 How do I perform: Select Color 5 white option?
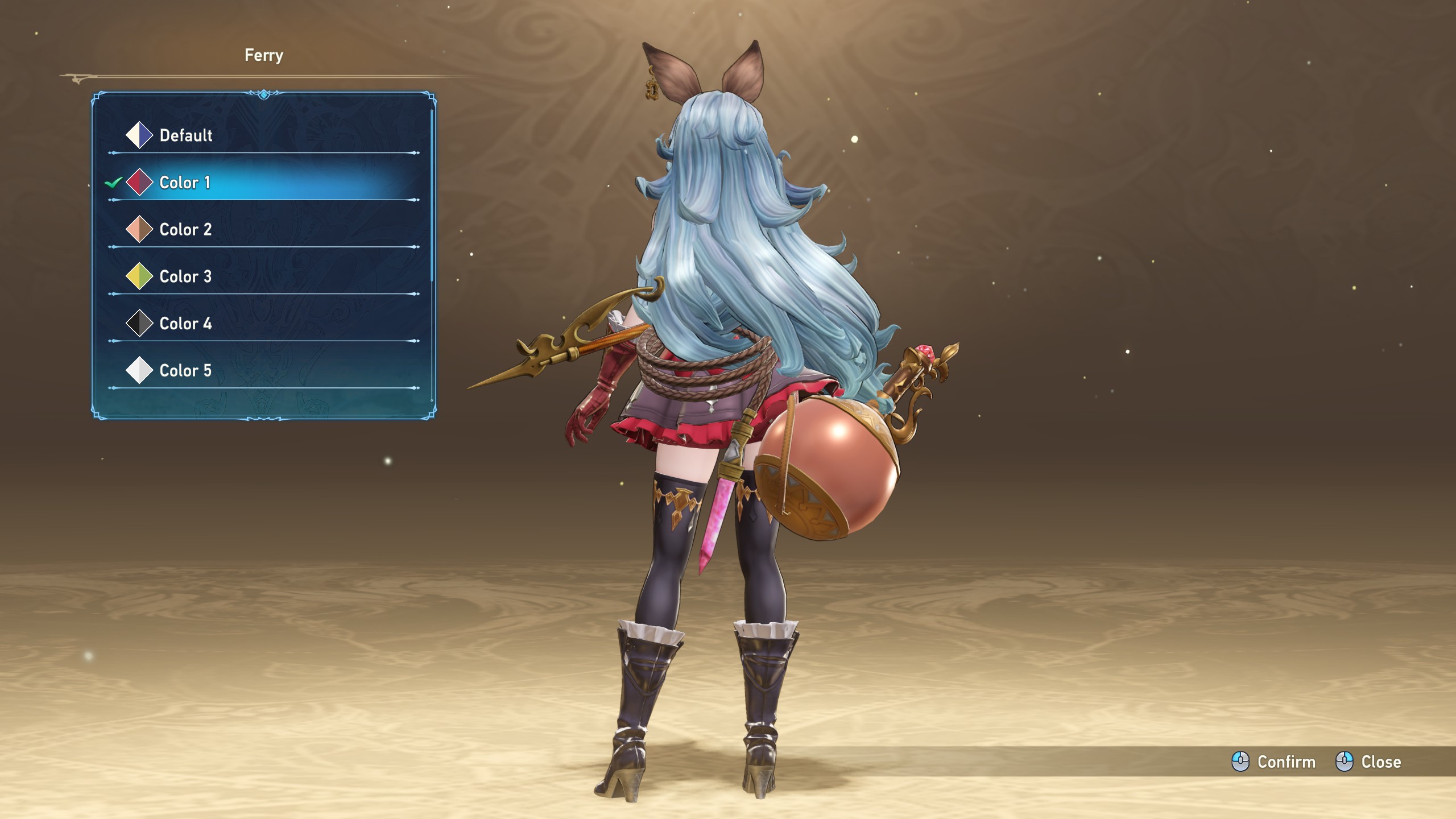click(185, 371)
